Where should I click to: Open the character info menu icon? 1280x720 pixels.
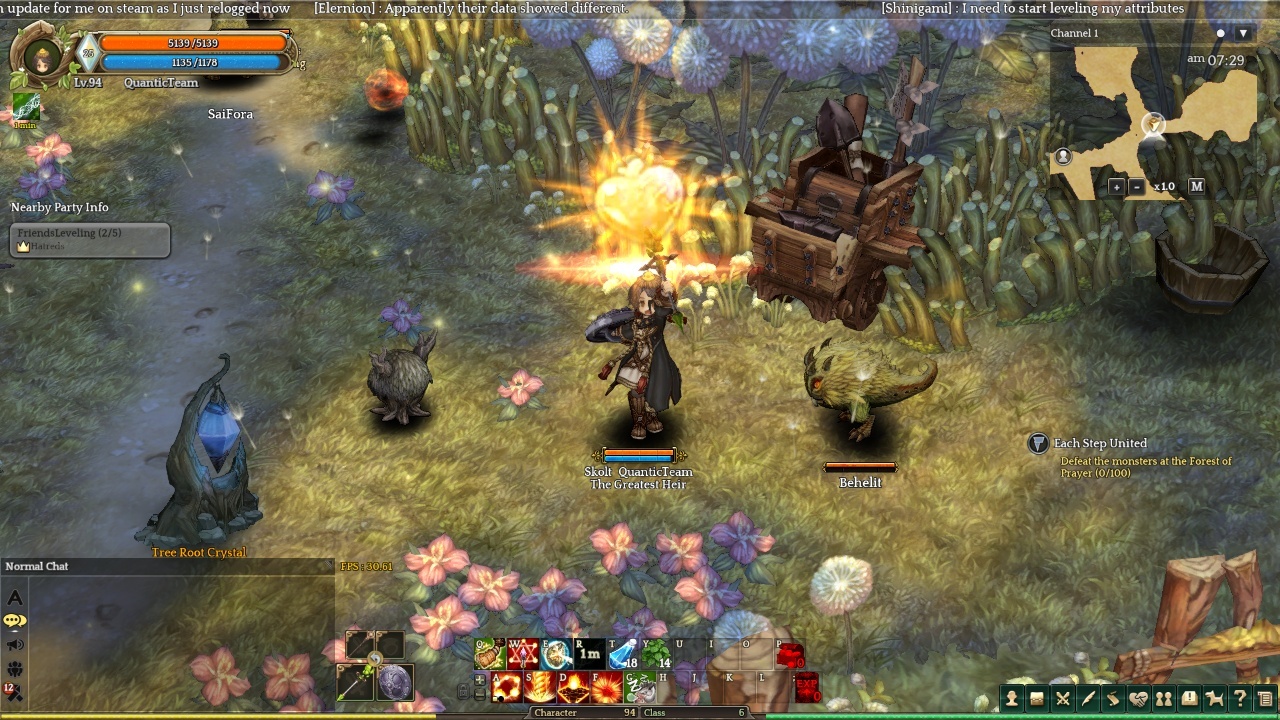[x=1012, y=699]
